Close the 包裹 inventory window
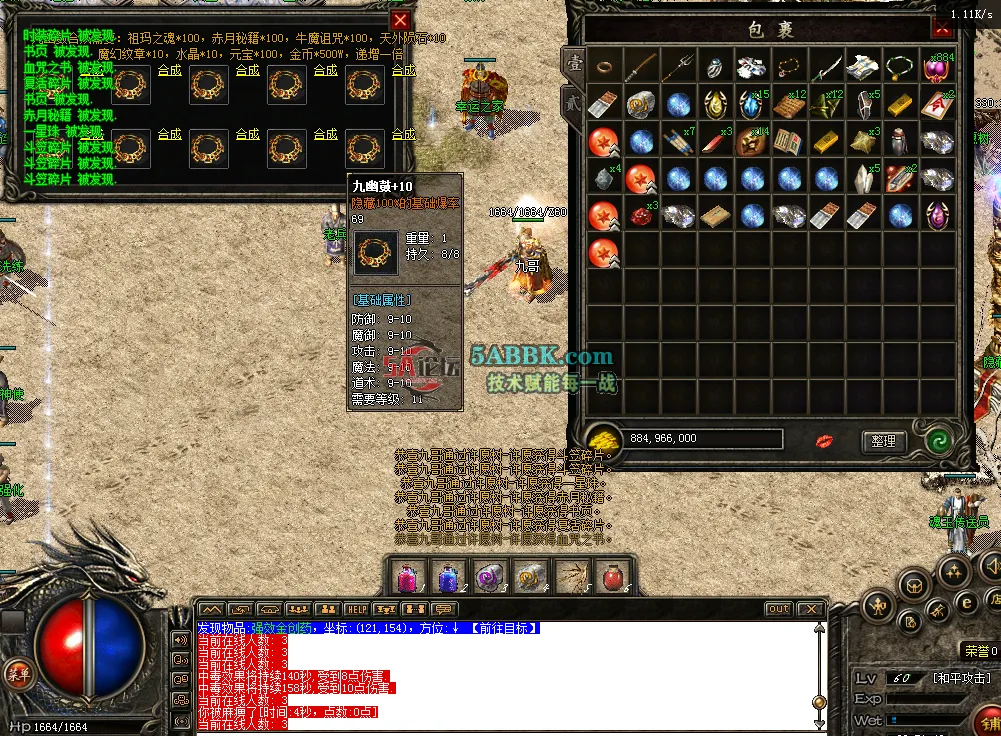The width and height of the screenshot is (1001, 736). point(941,28)
